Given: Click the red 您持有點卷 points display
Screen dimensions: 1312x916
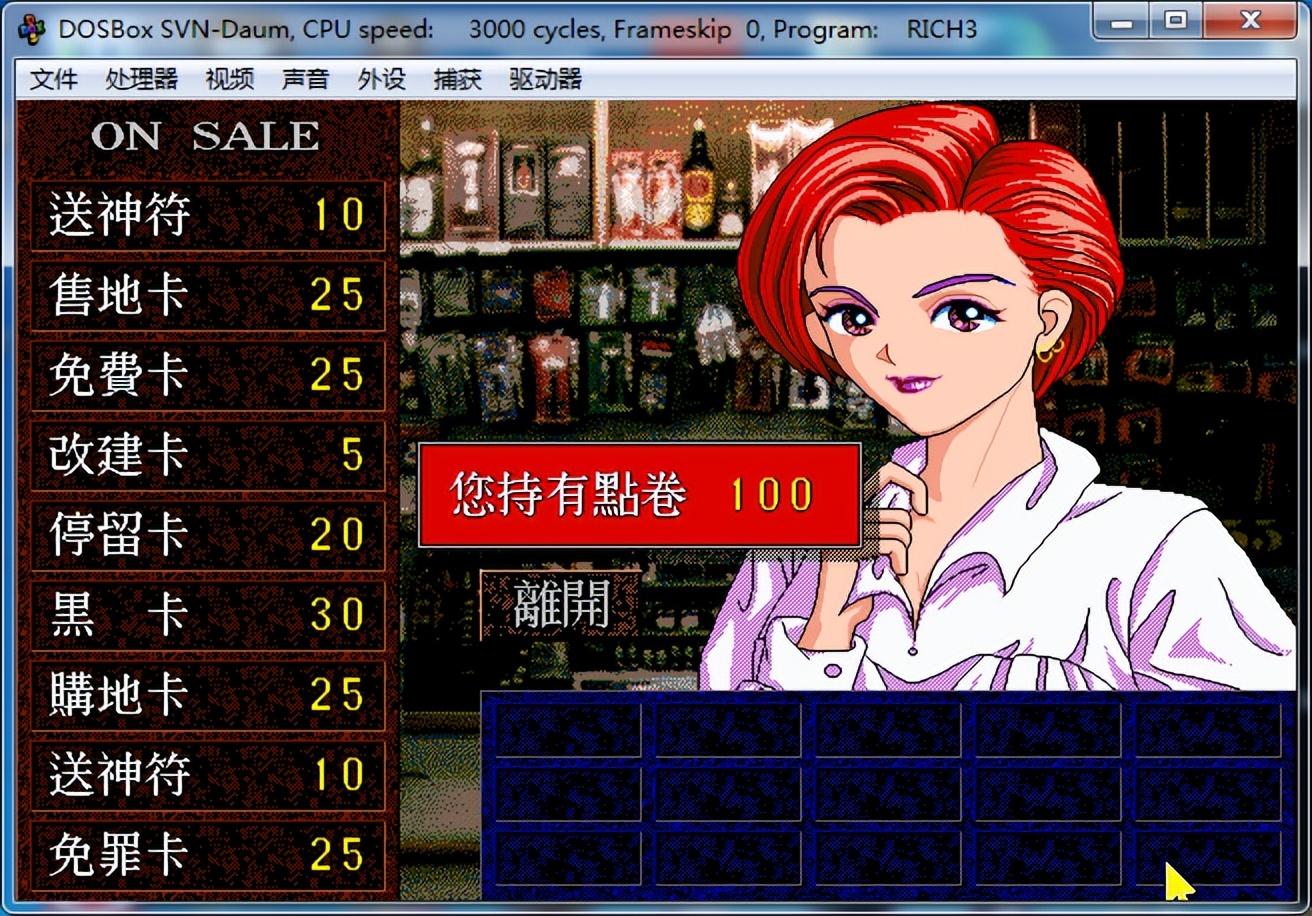Looking at the screenshot, I should 638,492.
